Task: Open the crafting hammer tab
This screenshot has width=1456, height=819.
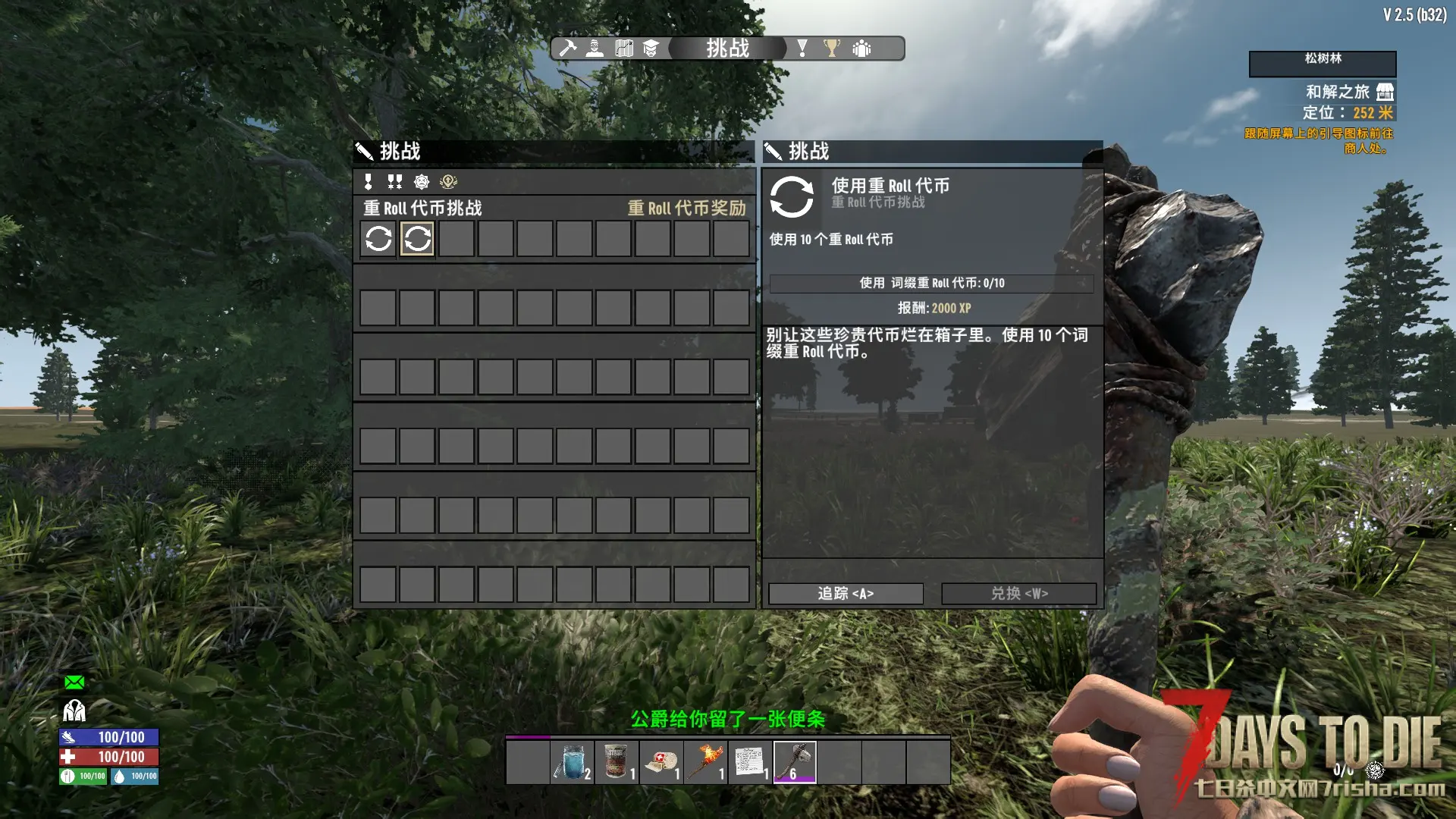Action: pos(567,49)
